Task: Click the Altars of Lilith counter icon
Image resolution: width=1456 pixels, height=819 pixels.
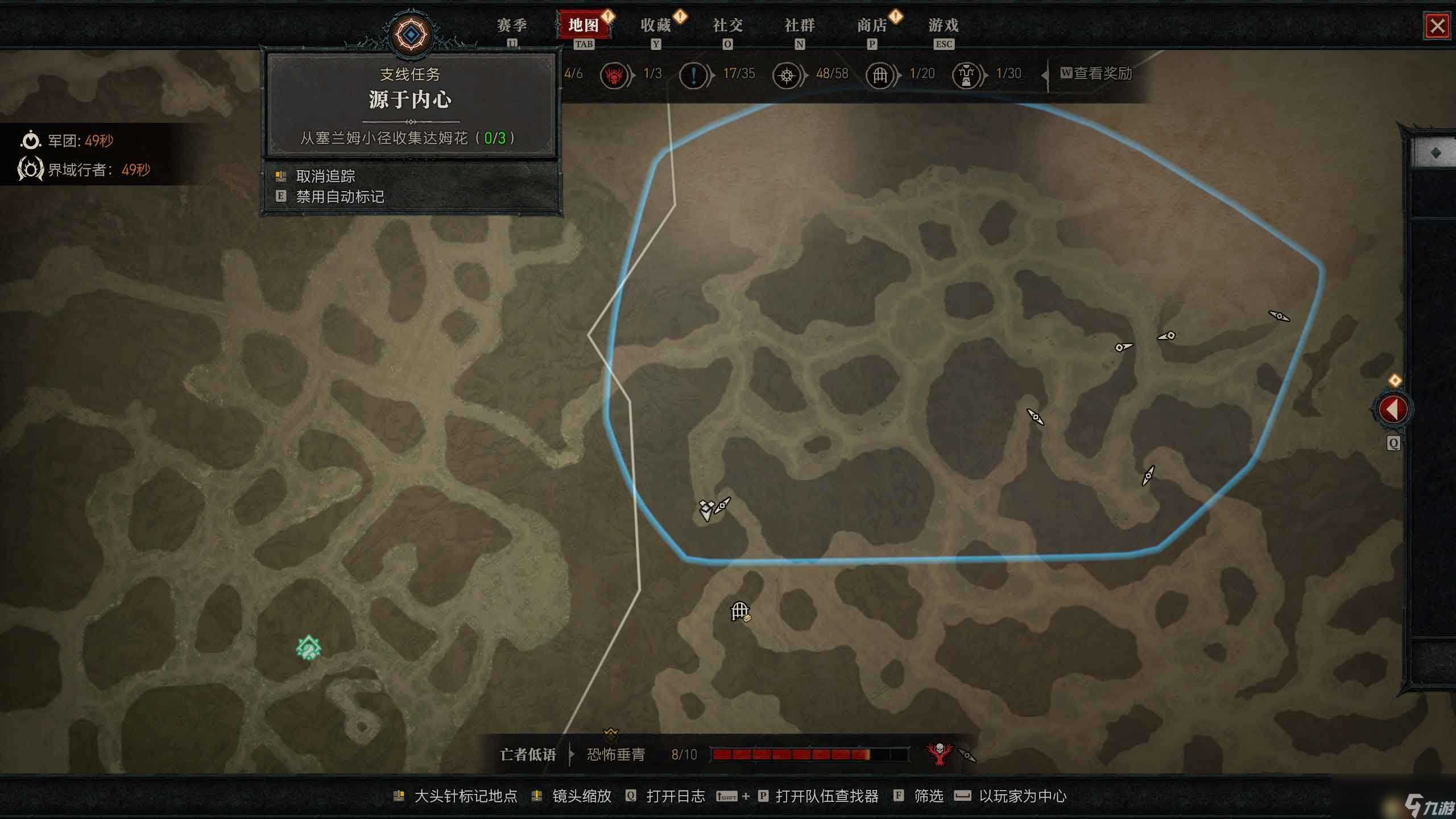Action: coord(786,74)
